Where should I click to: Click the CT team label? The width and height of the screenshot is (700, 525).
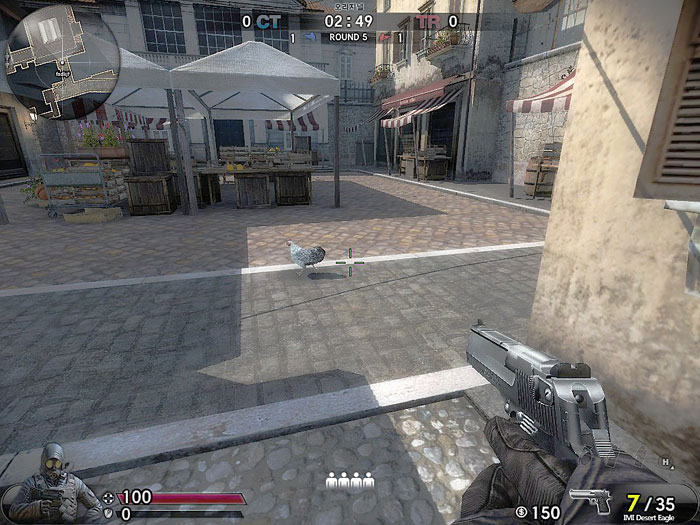(x=268, y=20)
